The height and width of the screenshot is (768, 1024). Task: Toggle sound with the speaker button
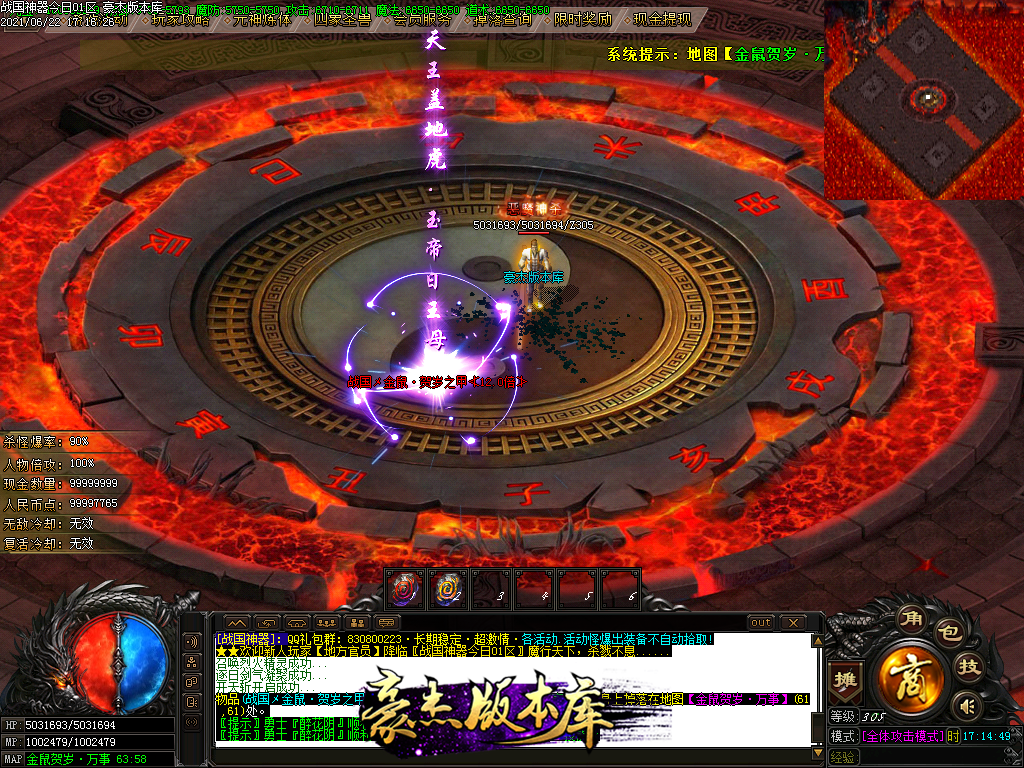965,706
